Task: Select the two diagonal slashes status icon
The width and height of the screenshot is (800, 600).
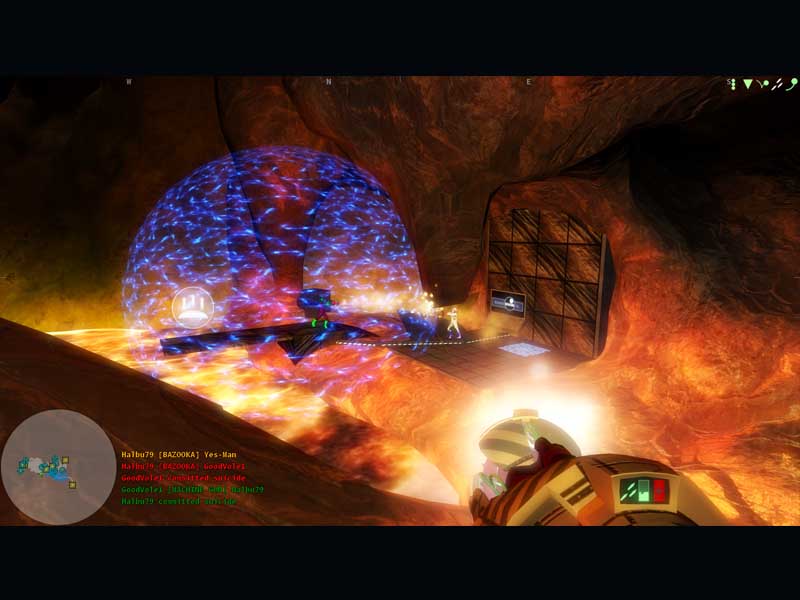Action: (x=775, y=85)
